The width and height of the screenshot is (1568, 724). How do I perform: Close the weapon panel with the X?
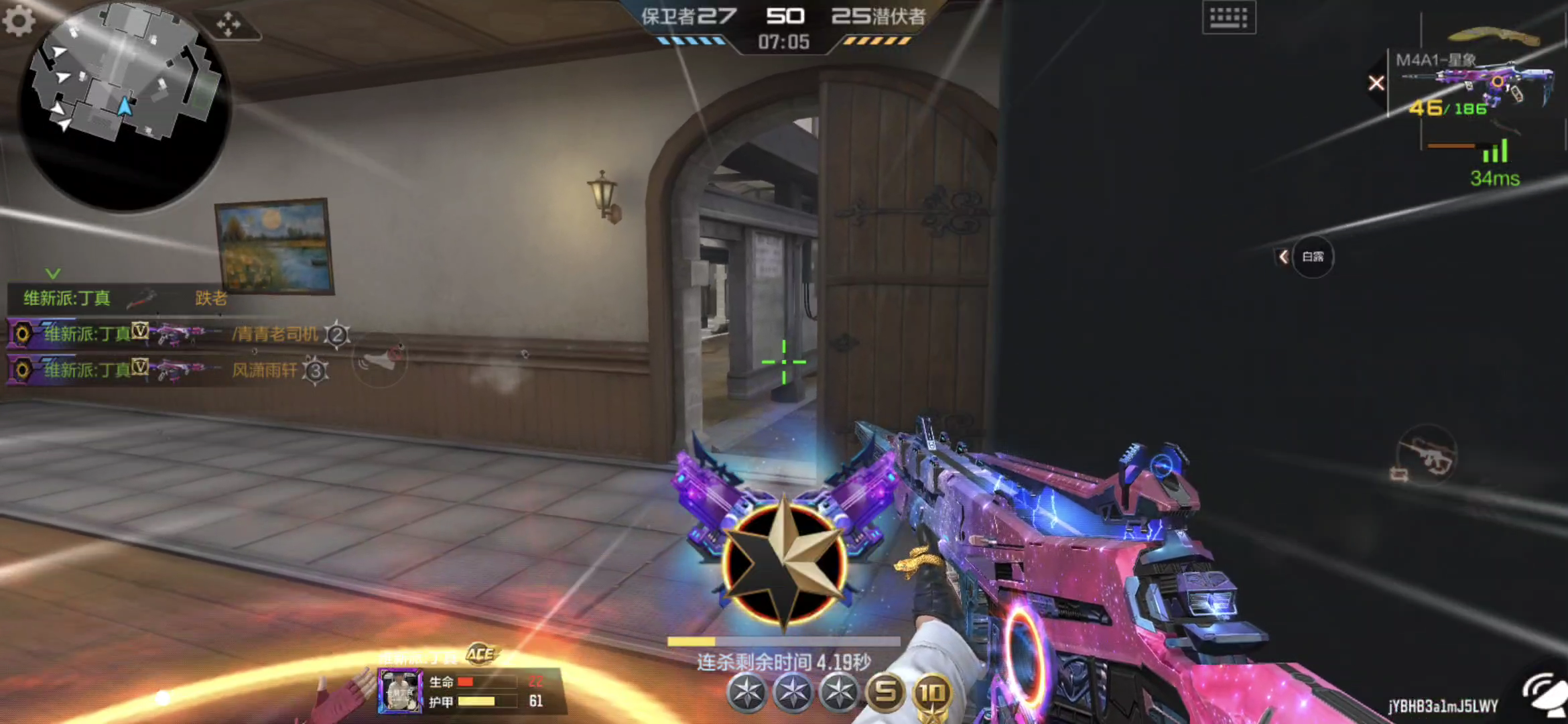[1376, 83]
